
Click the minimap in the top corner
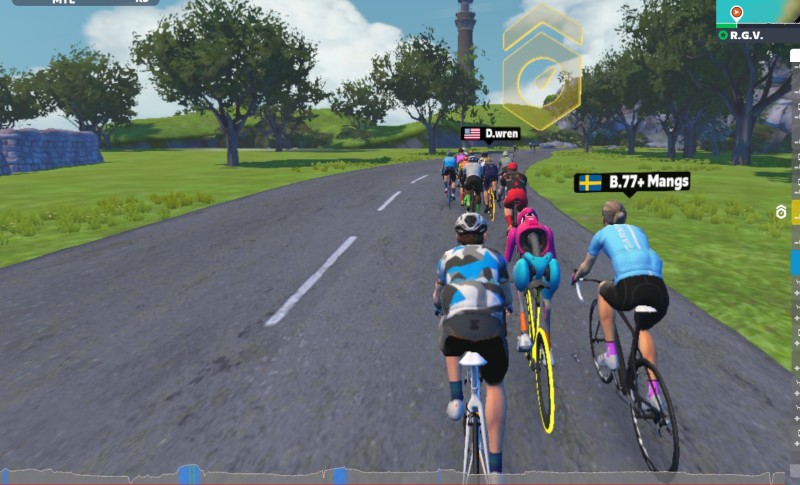click(758, 12)
